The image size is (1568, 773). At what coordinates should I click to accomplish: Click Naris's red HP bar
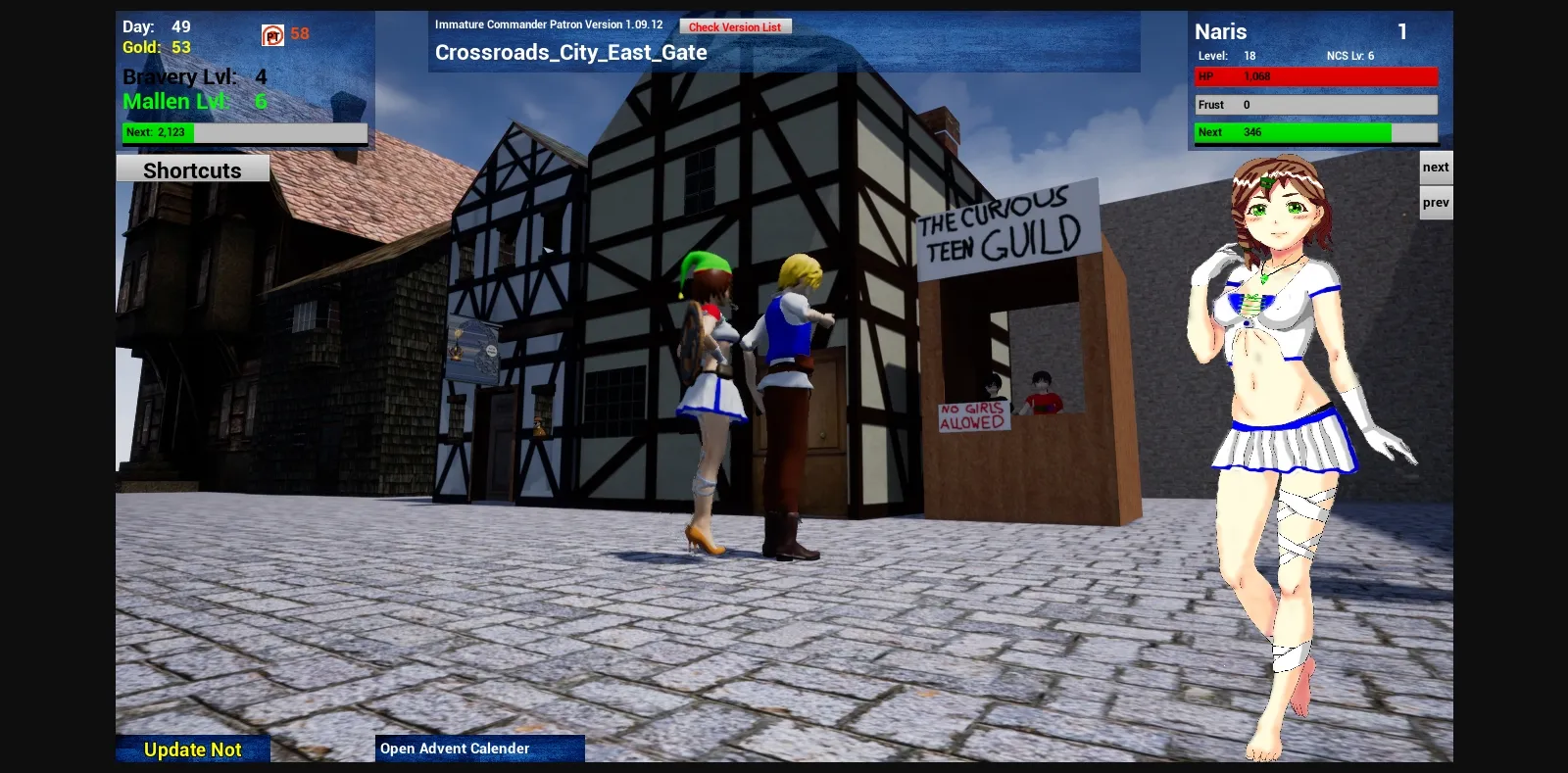[x=1316, y=76]
